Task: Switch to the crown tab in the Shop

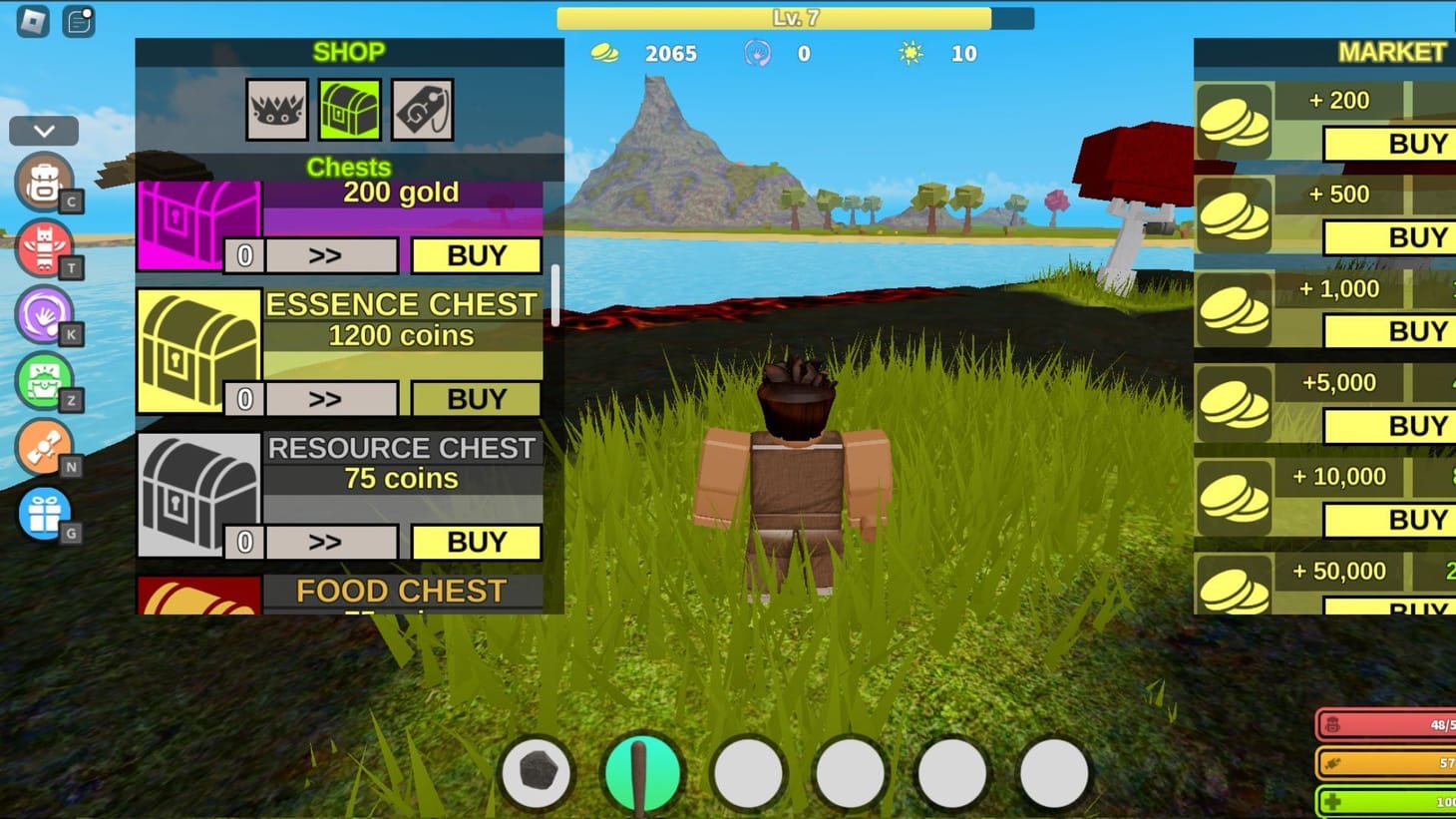Action: pyautogui.click(x=276, y=110)
